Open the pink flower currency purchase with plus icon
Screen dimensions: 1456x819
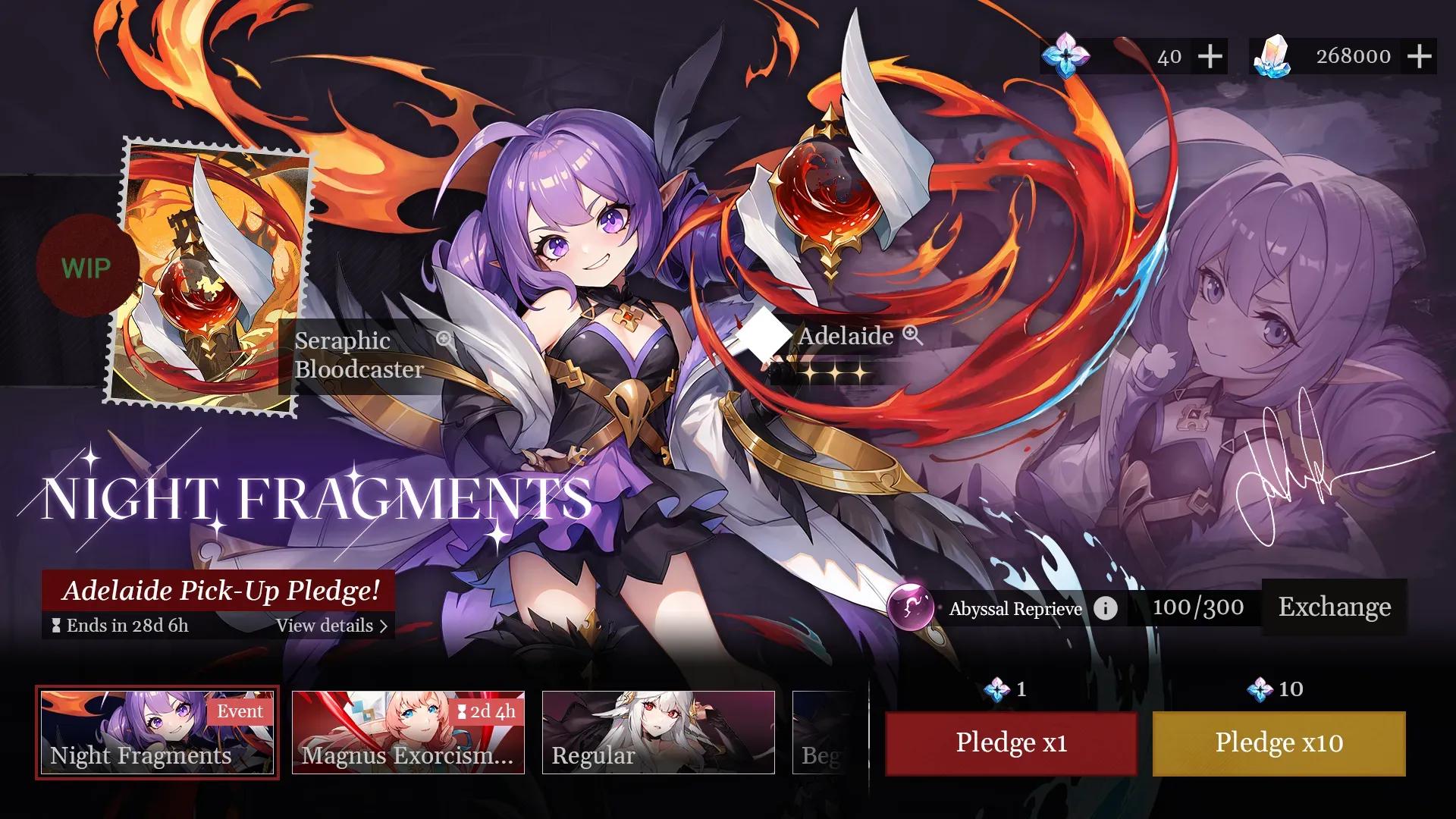(x=1211, y=55)
